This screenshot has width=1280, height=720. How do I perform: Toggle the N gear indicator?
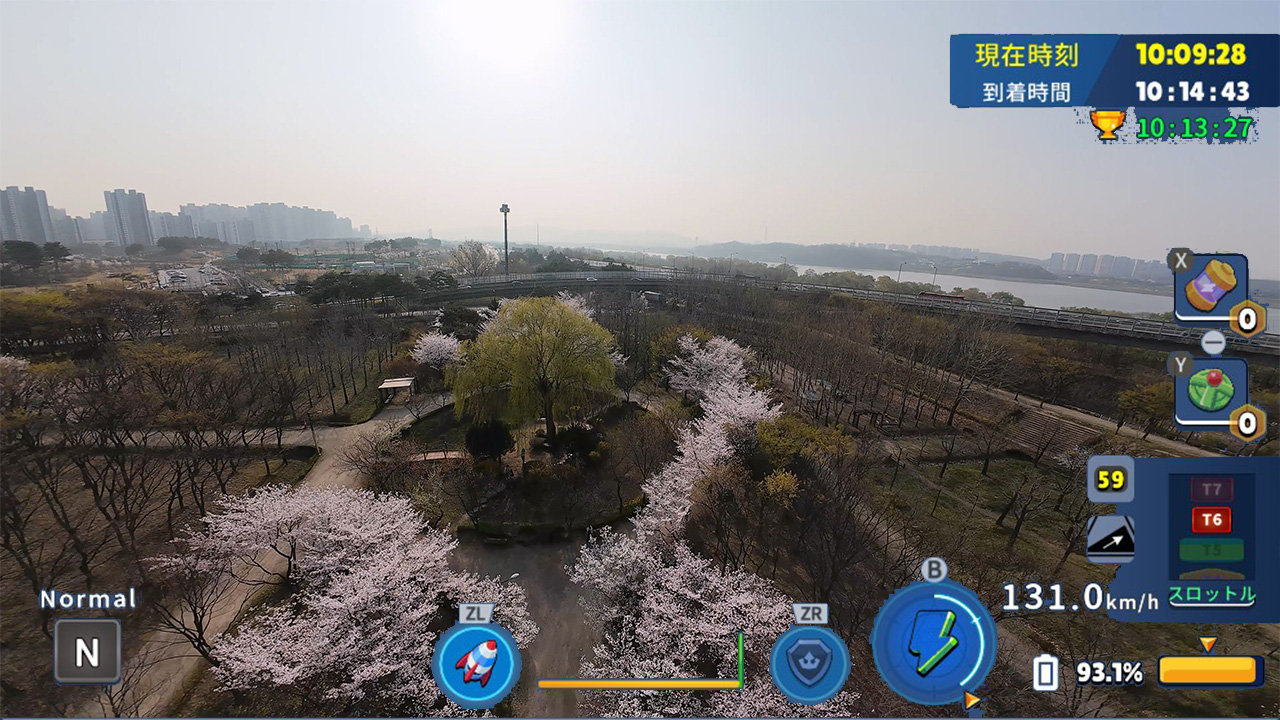point(86,650)
